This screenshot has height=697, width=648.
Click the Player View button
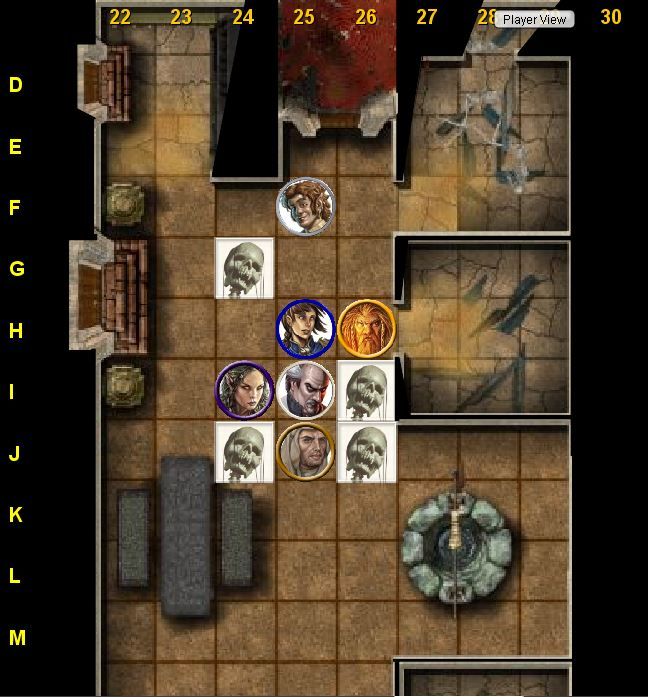coord(535,19)
